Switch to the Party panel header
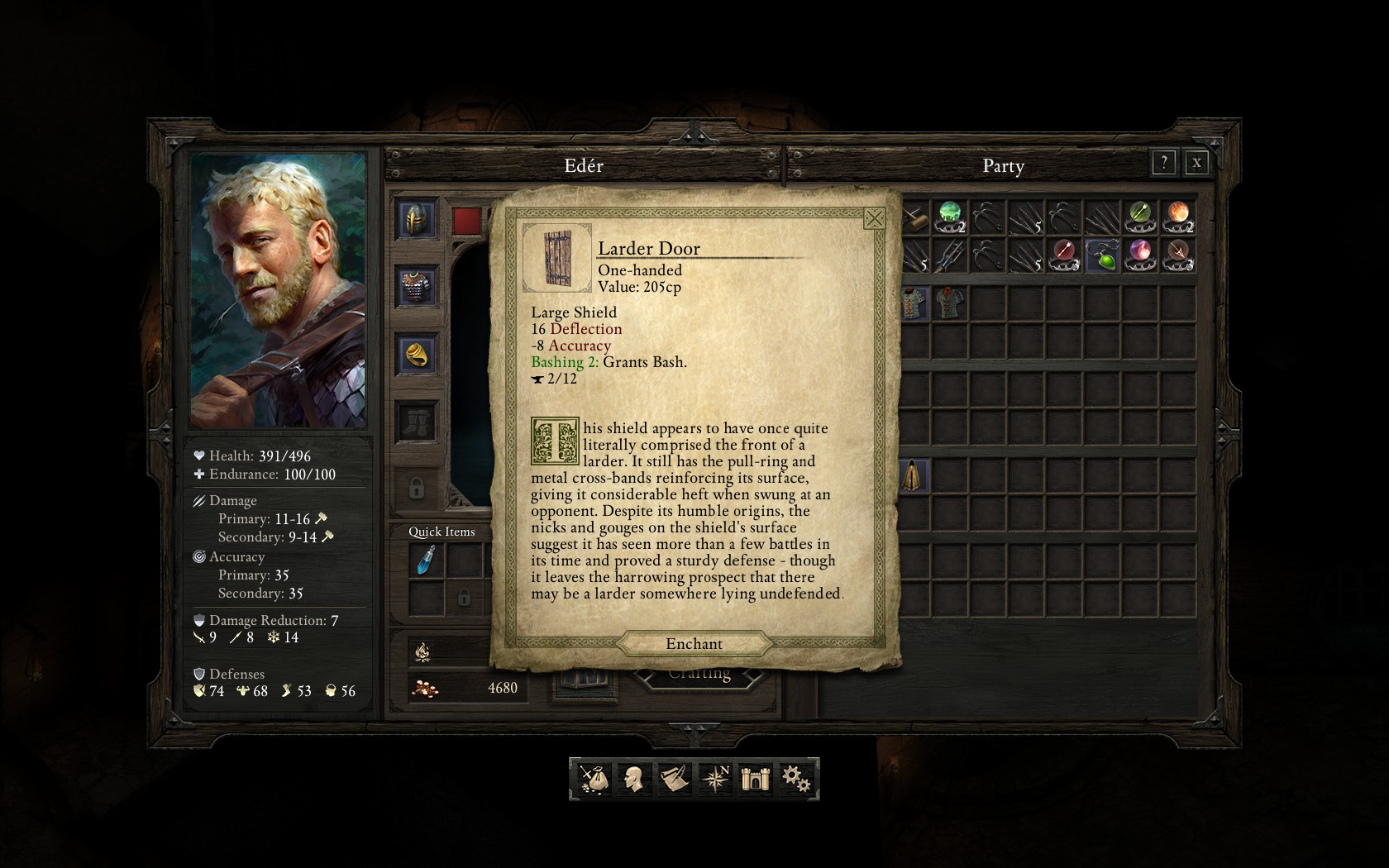1389x868 pixels. 1004,166
